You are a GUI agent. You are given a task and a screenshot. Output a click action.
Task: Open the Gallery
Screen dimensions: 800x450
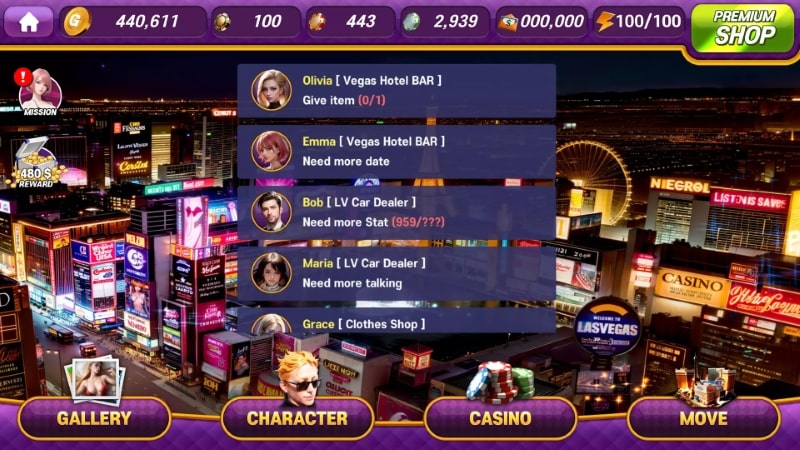tap(94, 418)
